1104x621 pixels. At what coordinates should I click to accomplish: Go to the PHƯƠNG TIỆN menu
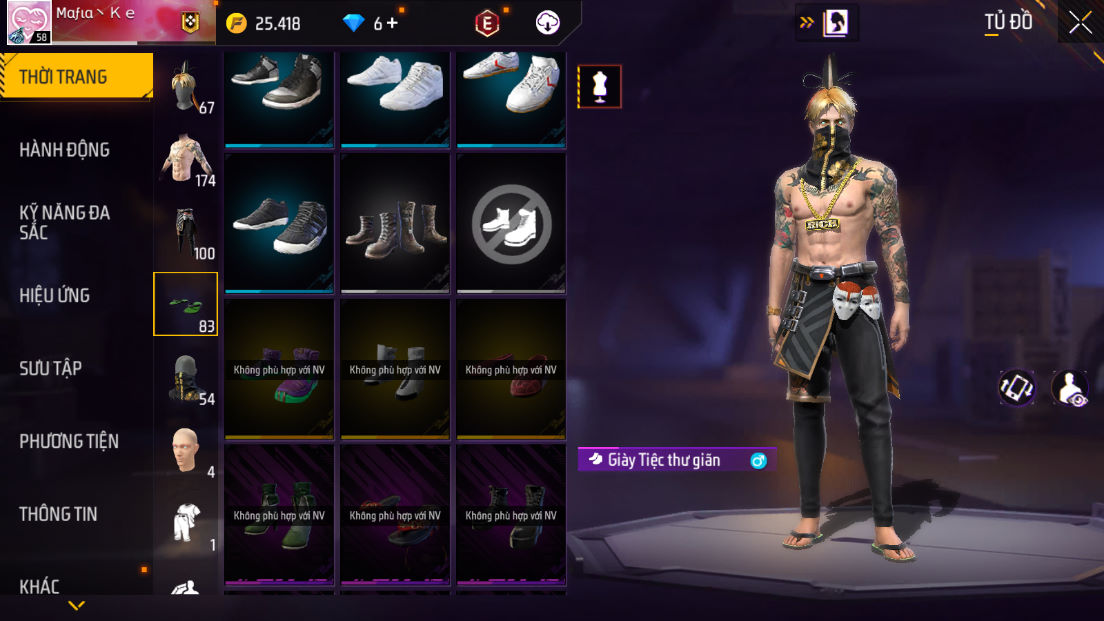(69, 441)
